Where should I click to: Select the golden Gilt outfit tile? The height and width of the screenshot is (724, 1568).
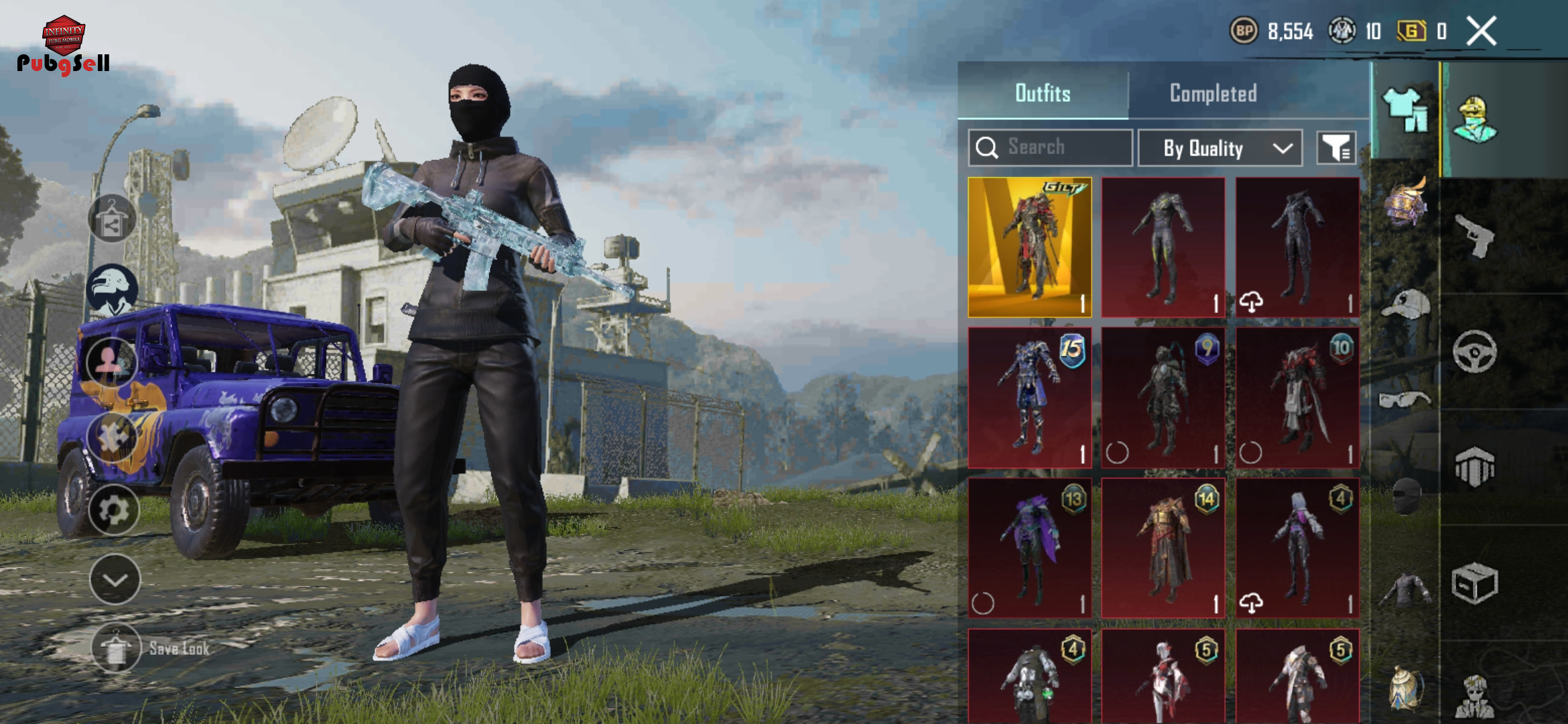tap(1029, 247)
